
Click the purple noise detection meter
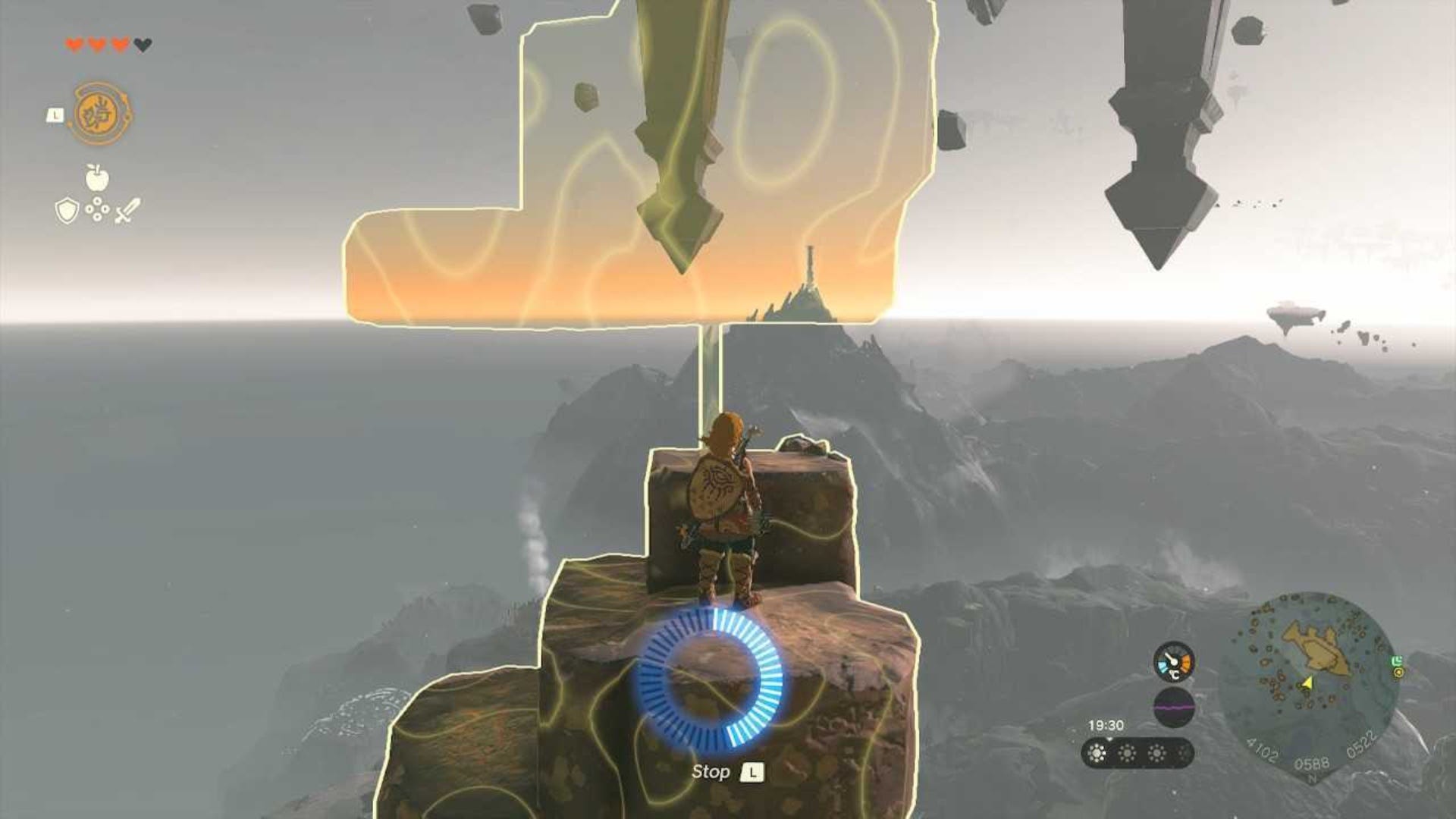pyautogui.click(x=1175, y=706)
